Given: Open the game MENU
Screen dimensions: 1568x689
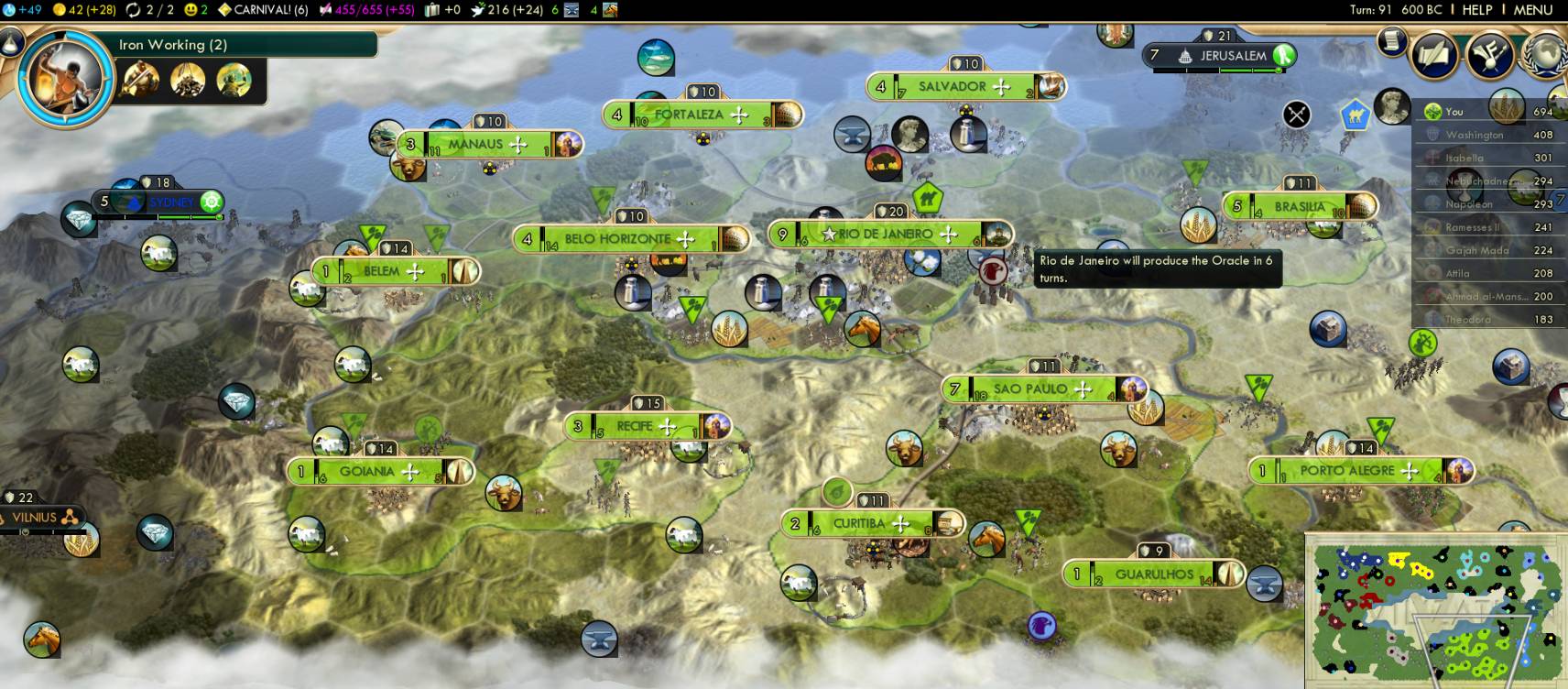Looking at the screenshot, I should (x=1532, y=9).
